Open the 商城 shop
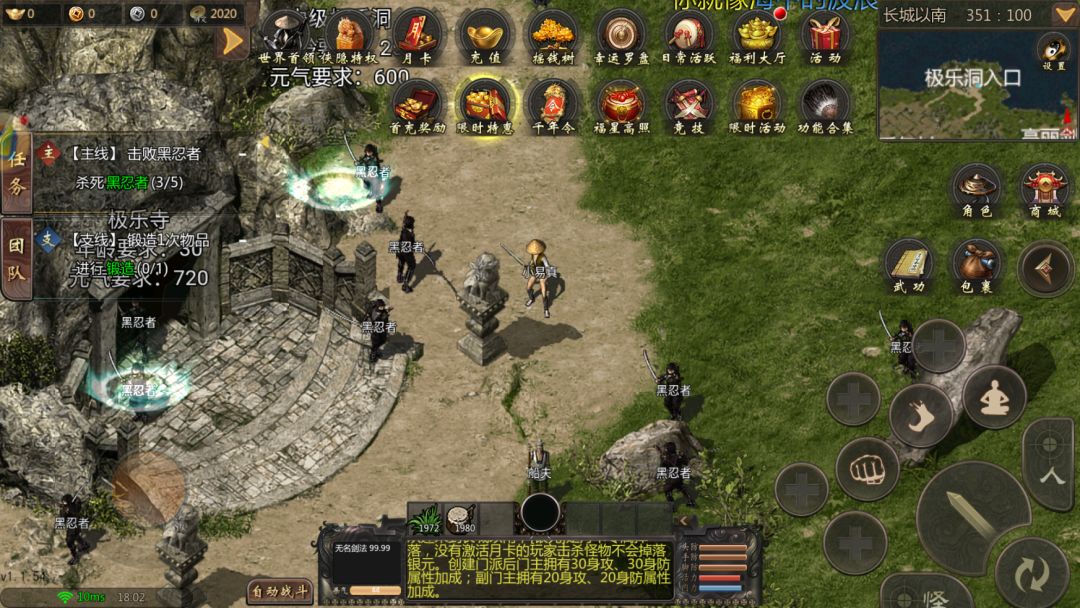Image resolution: width=1080 pixels, height=608 pixels. (x=1045, y=189)
